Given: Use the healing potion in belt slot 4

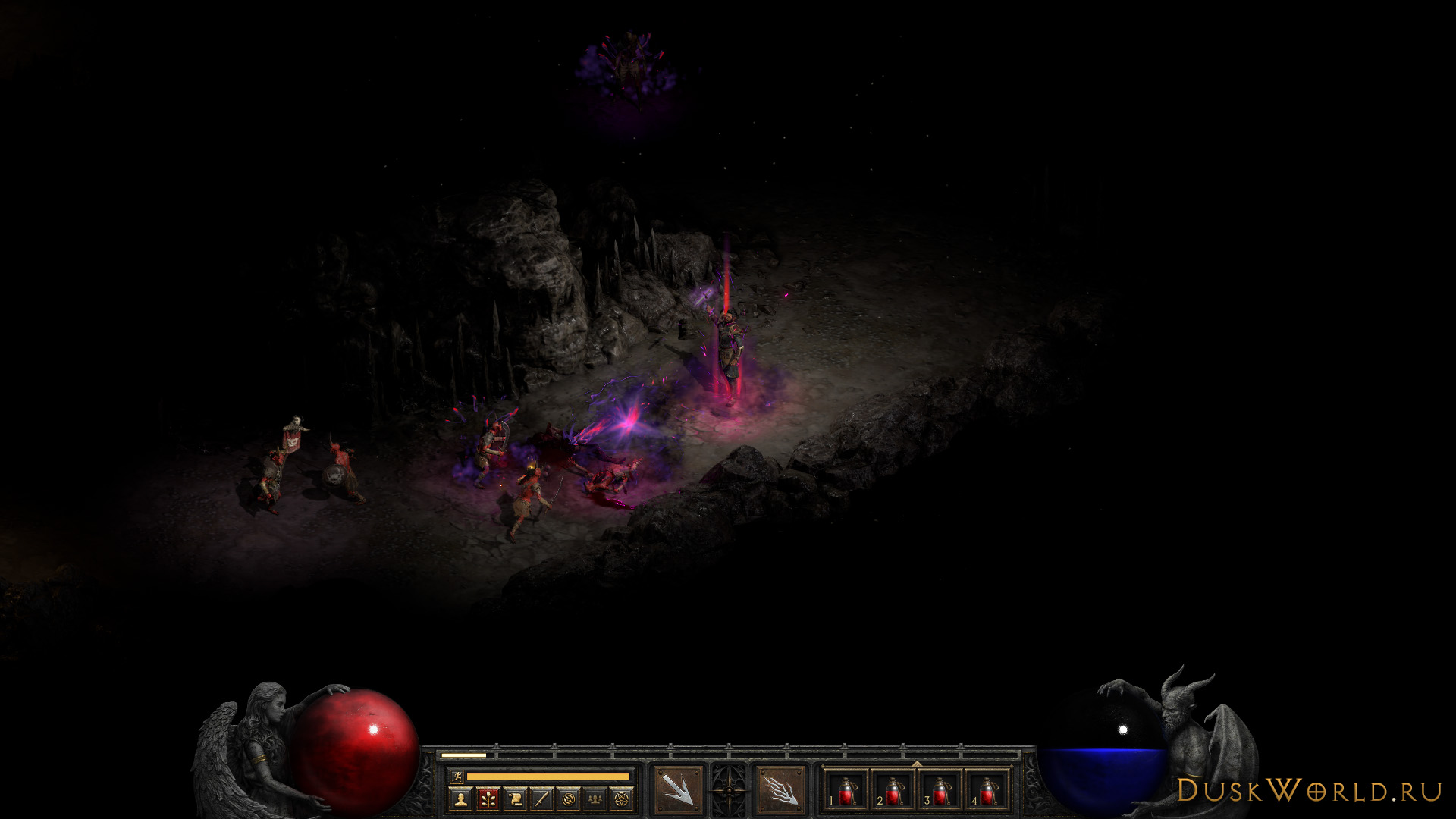Looking at the screenshot, I should point(987,792).
